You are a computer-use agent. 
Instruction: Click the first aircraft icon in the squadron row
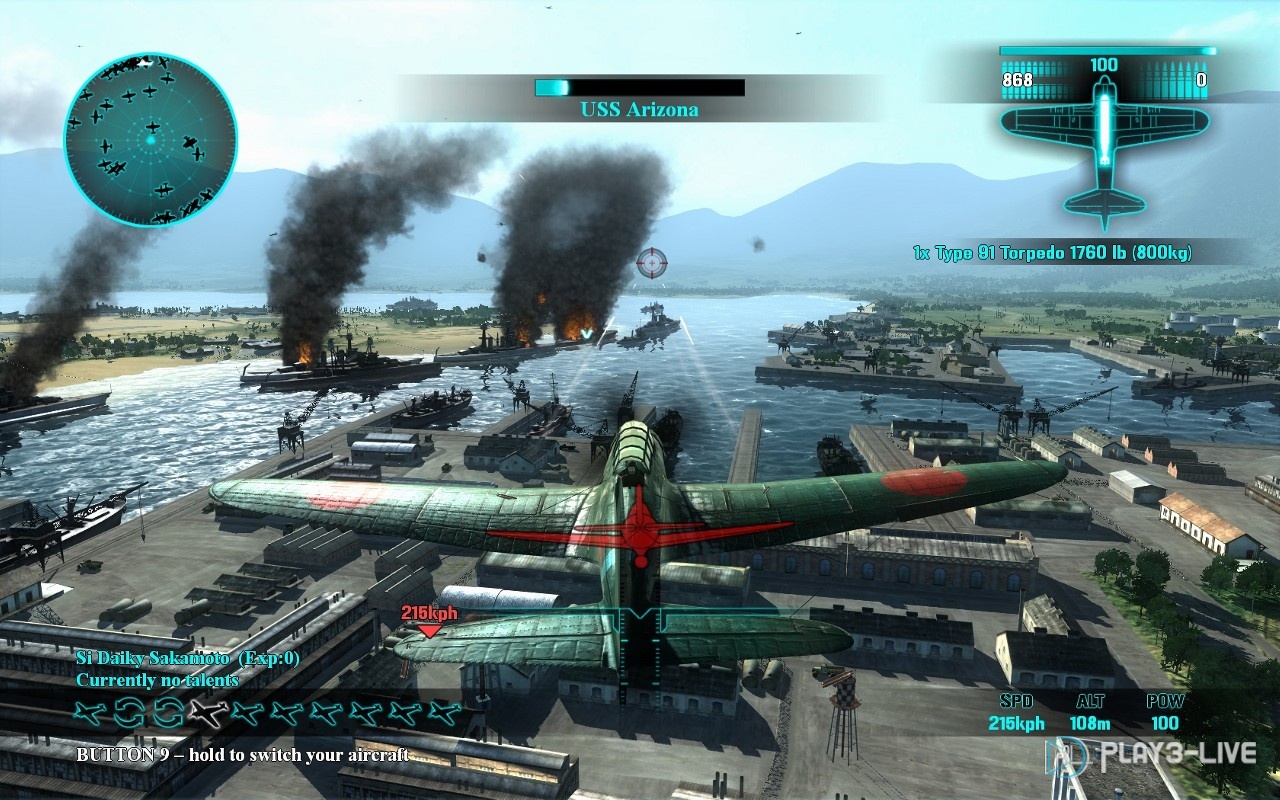click(x=87, y=712)
